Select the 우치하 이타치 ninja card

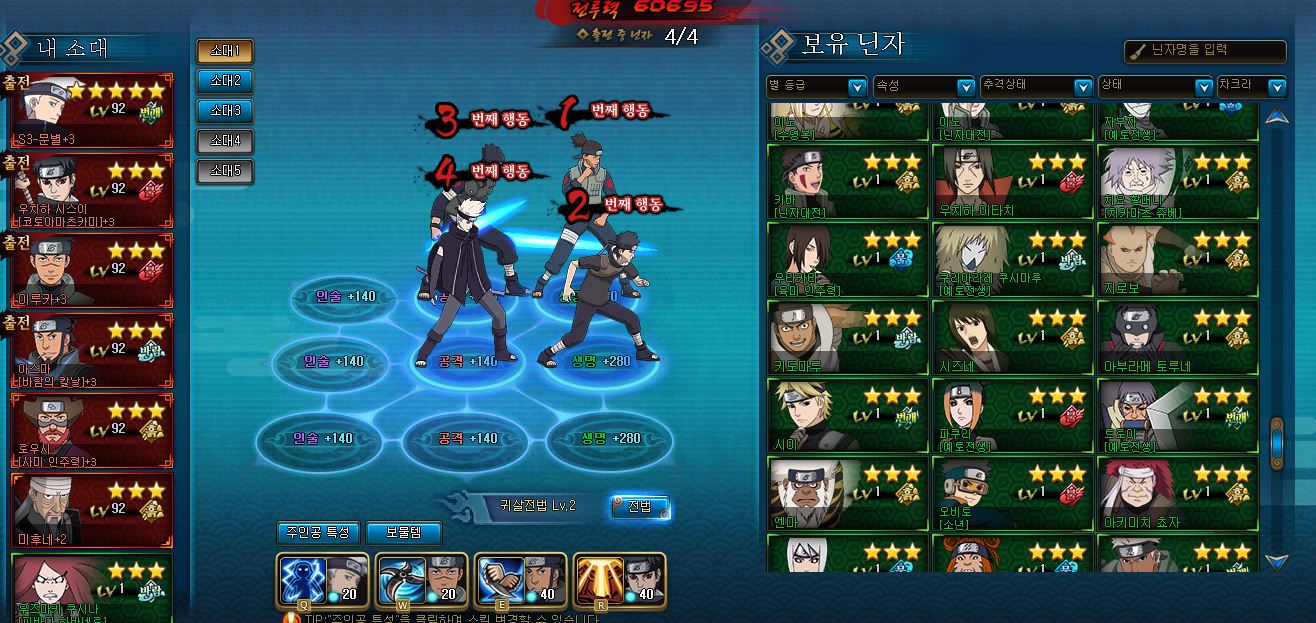click(1011, 182)
